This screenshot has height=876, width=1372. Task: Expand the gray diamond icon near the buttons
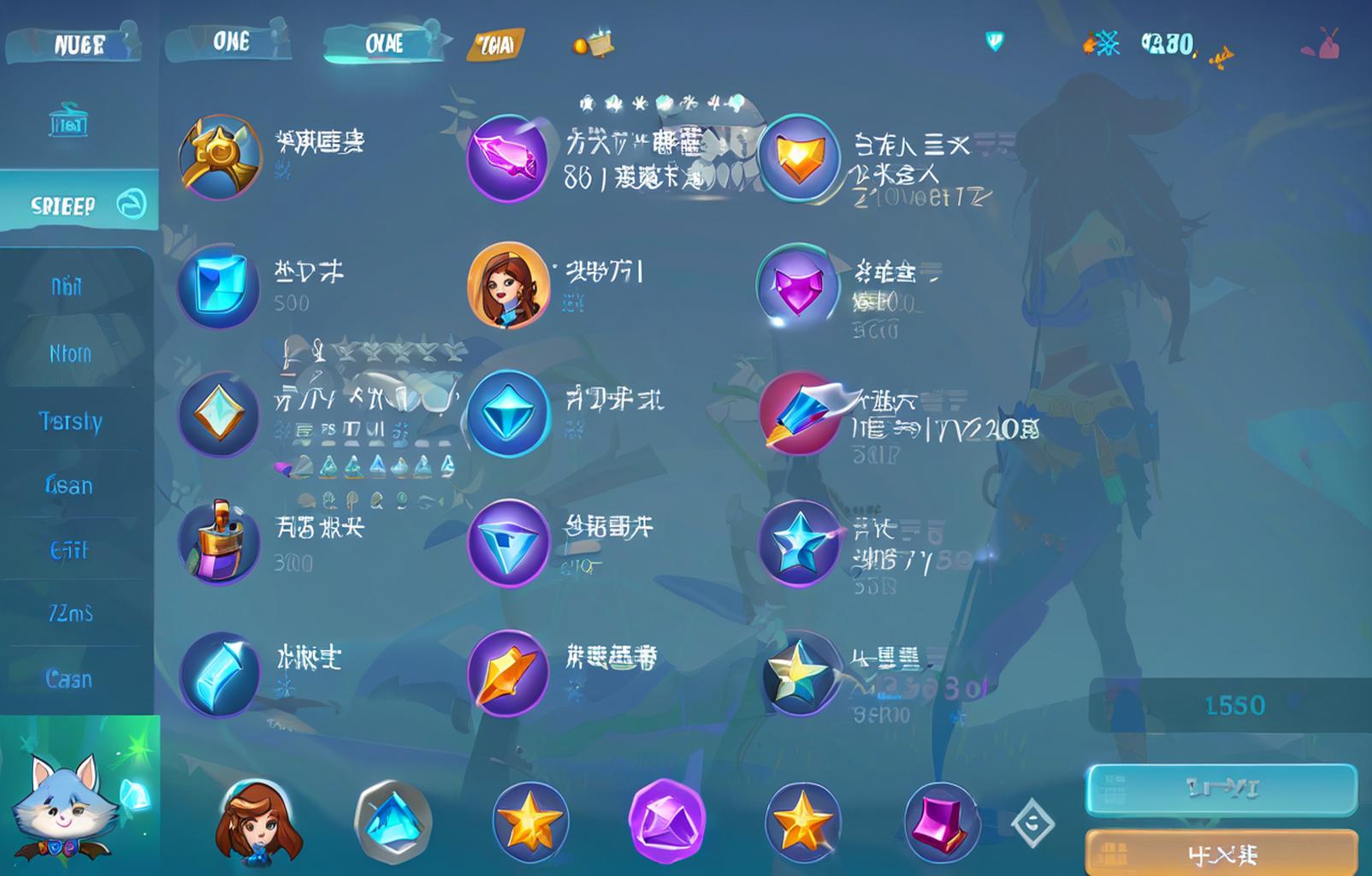(x=1033, y=824)
